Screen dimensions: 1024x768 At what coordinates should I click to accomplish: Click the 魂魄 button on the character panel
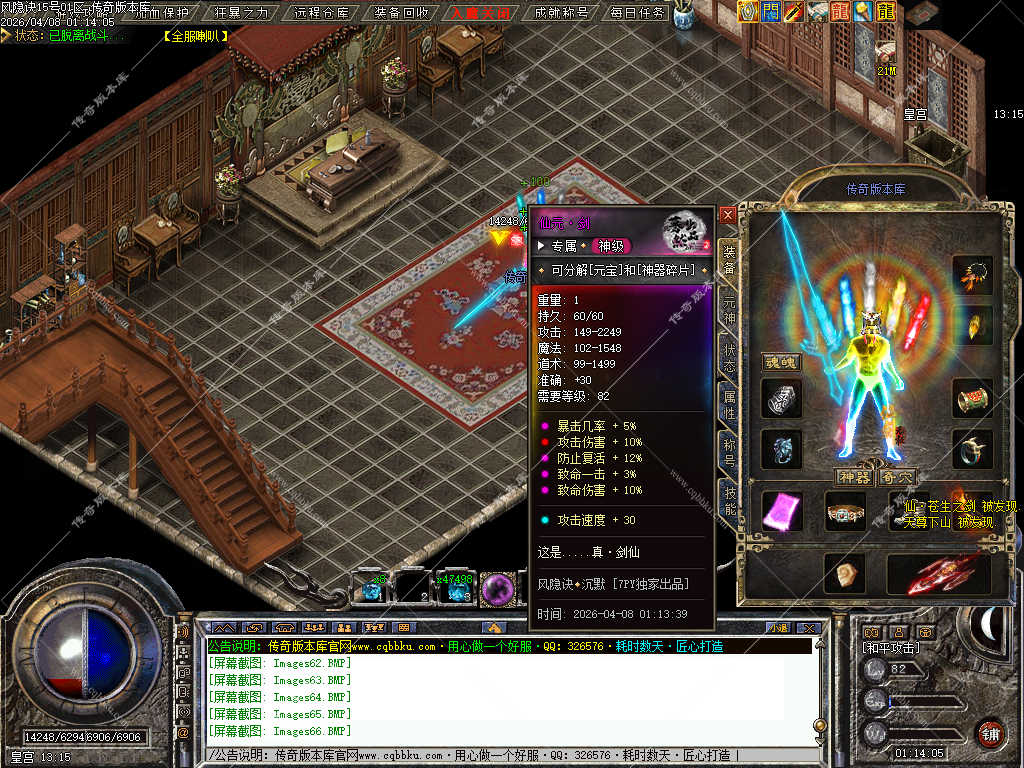781,361
